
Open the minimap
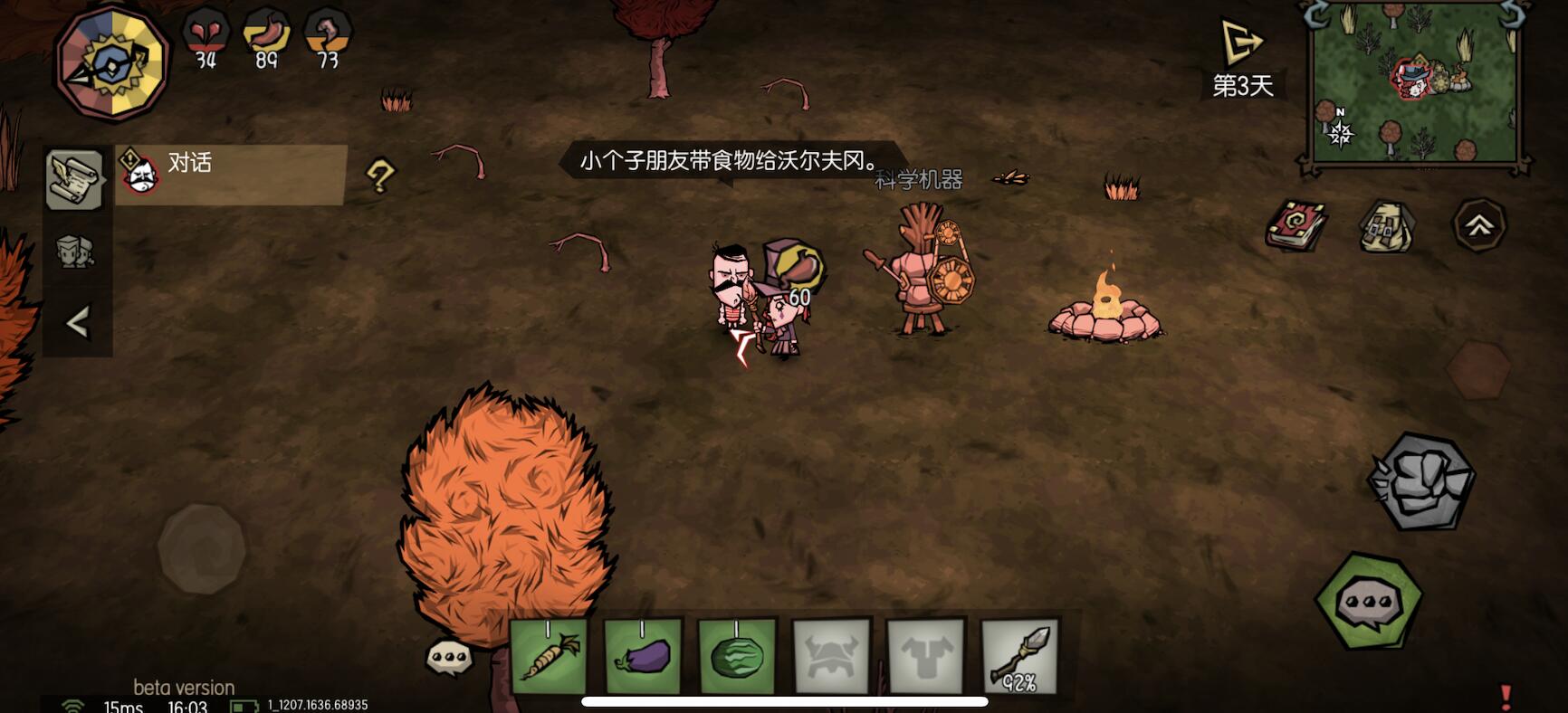[1414, 87]
